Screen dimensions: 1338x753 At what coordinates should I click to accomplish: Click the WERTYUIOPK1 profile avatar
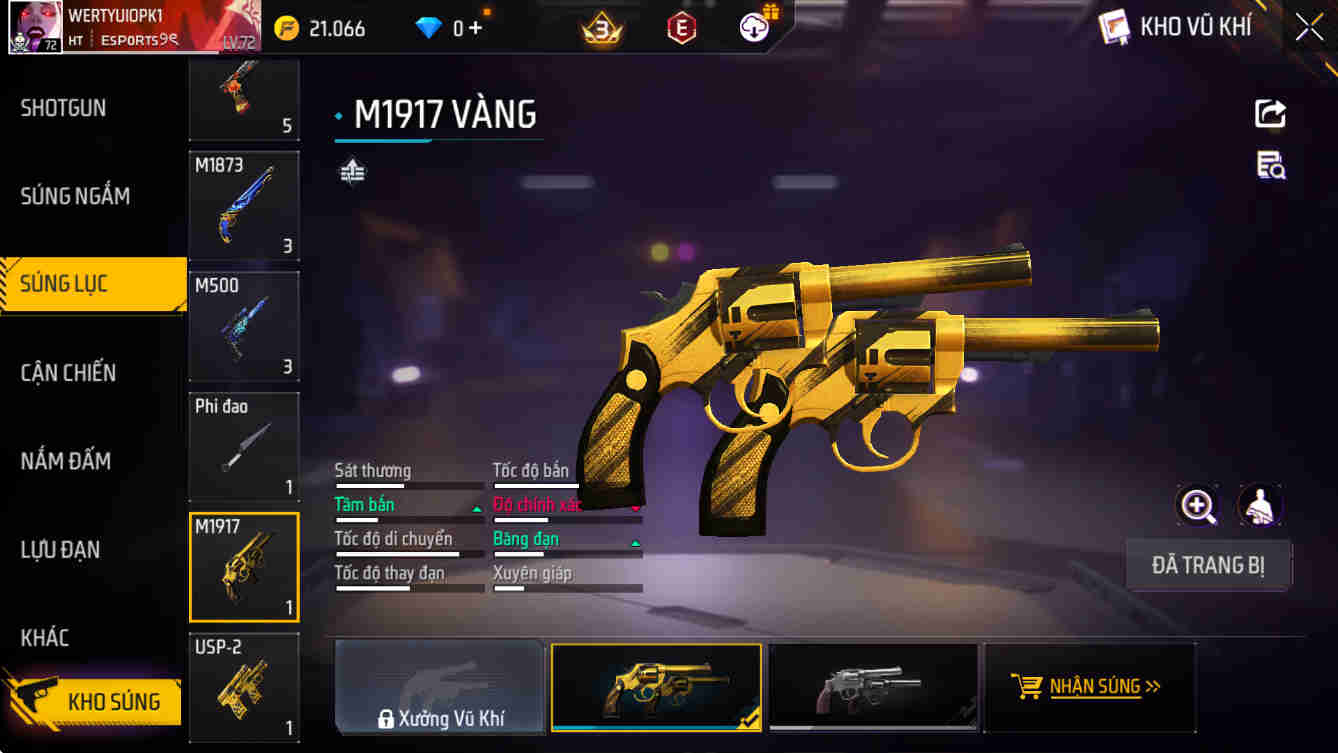pos(35,26)
